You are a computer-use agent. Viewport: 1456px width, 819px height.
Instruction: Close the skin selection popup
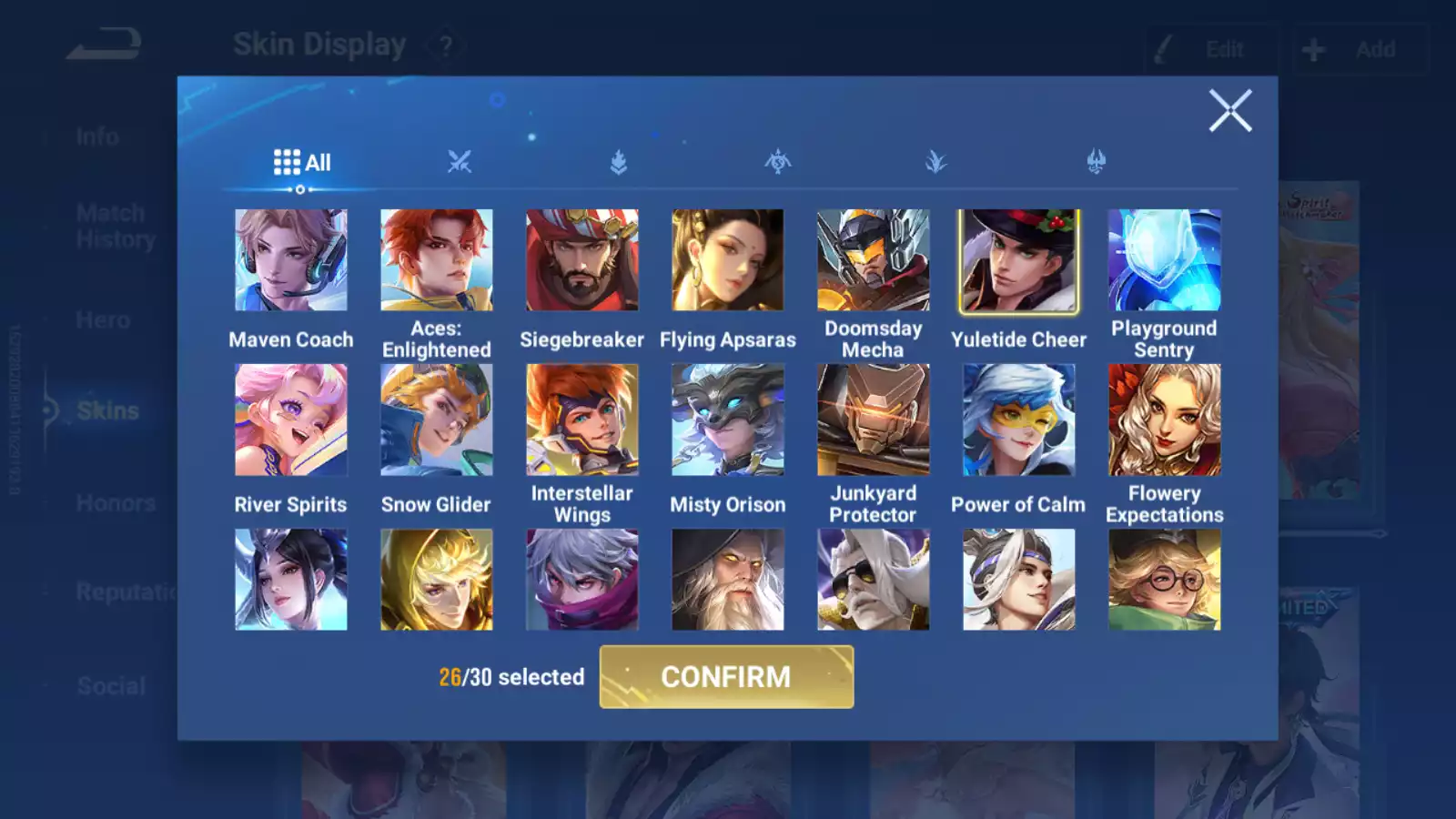[x=1229, y=111]
